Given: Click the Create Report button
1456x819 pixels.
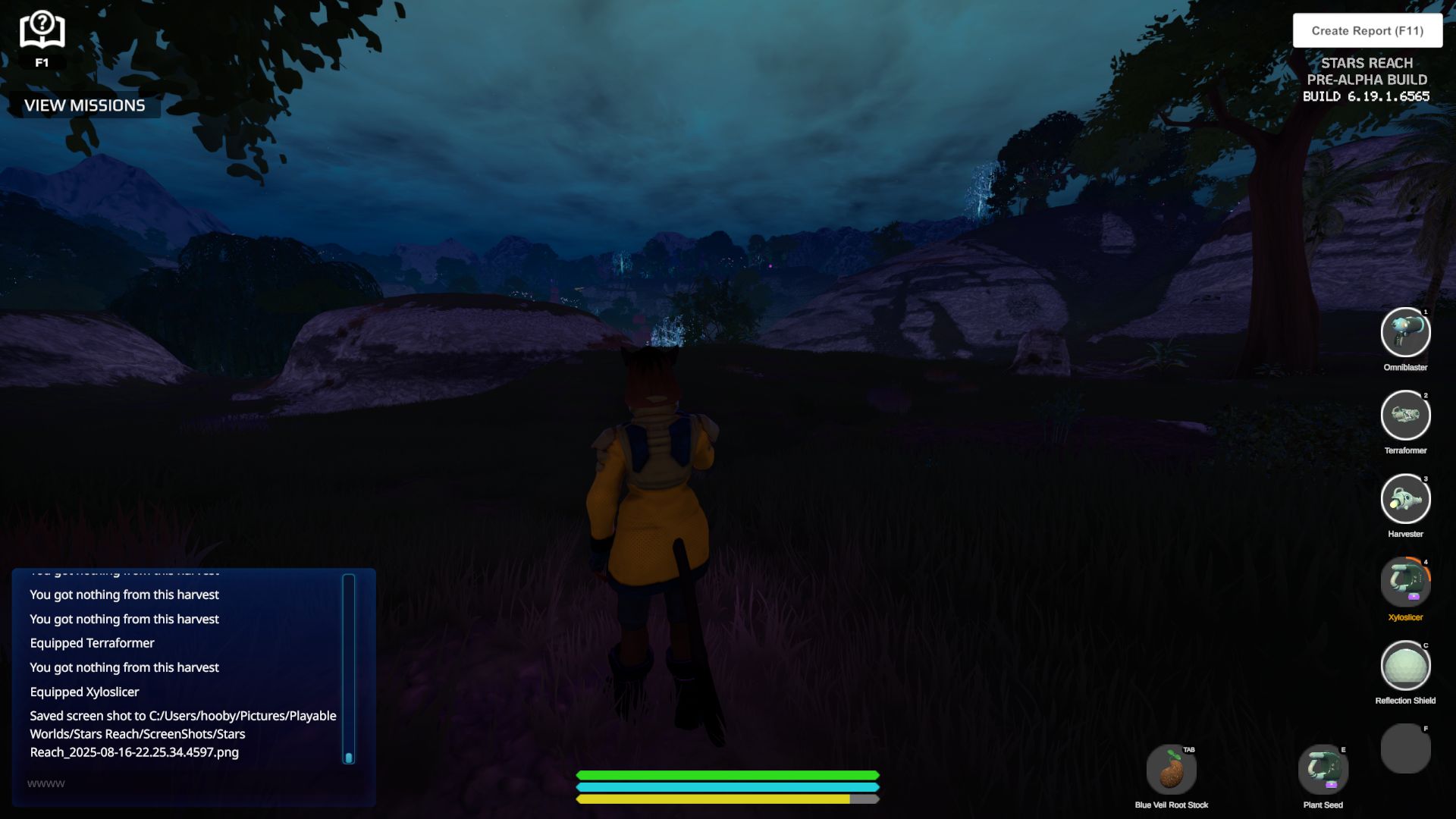Looking at the screenshot, I should click(x=1367, y=31).
